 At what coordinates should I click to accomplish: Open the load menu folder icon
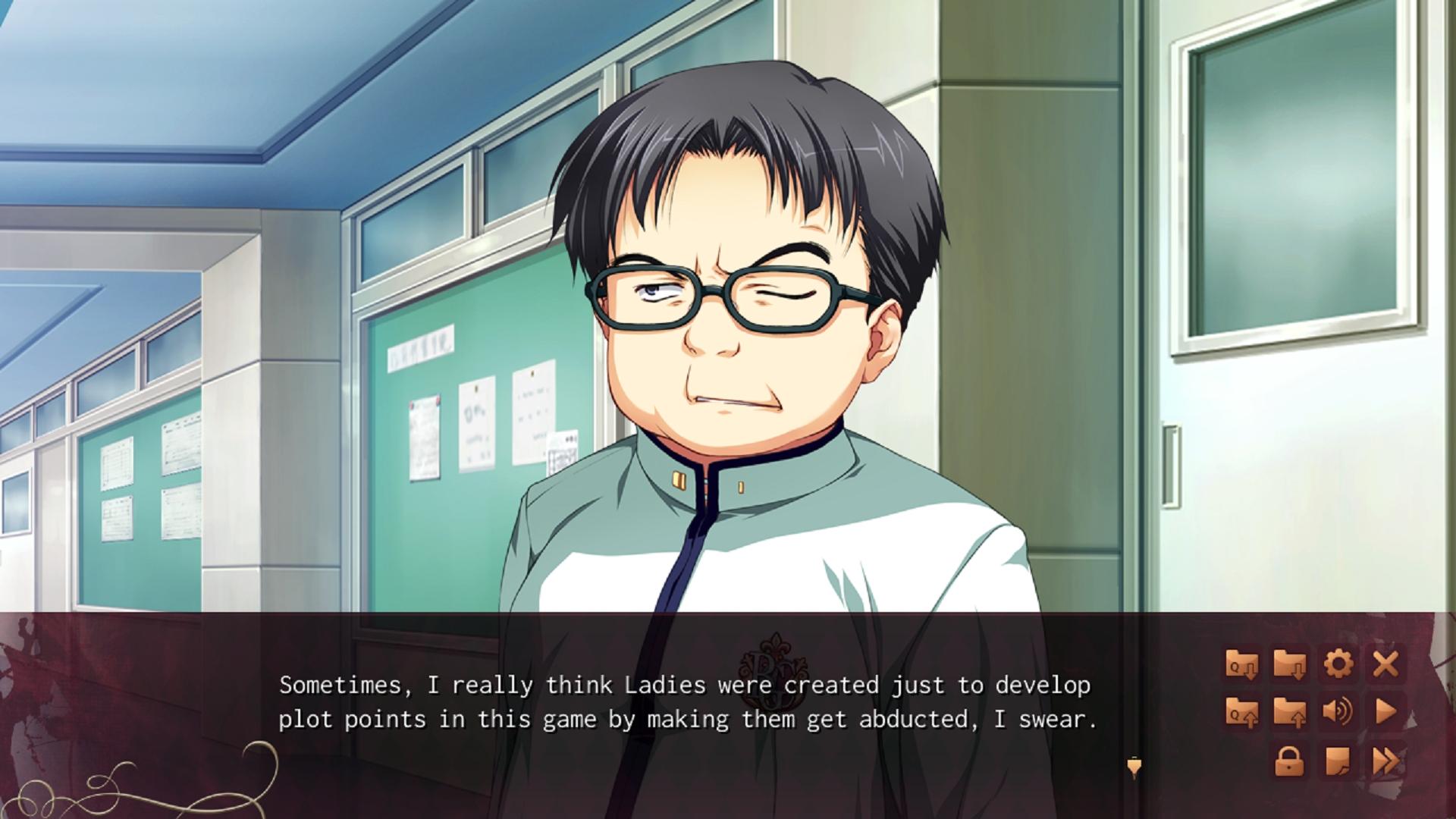1289,712
